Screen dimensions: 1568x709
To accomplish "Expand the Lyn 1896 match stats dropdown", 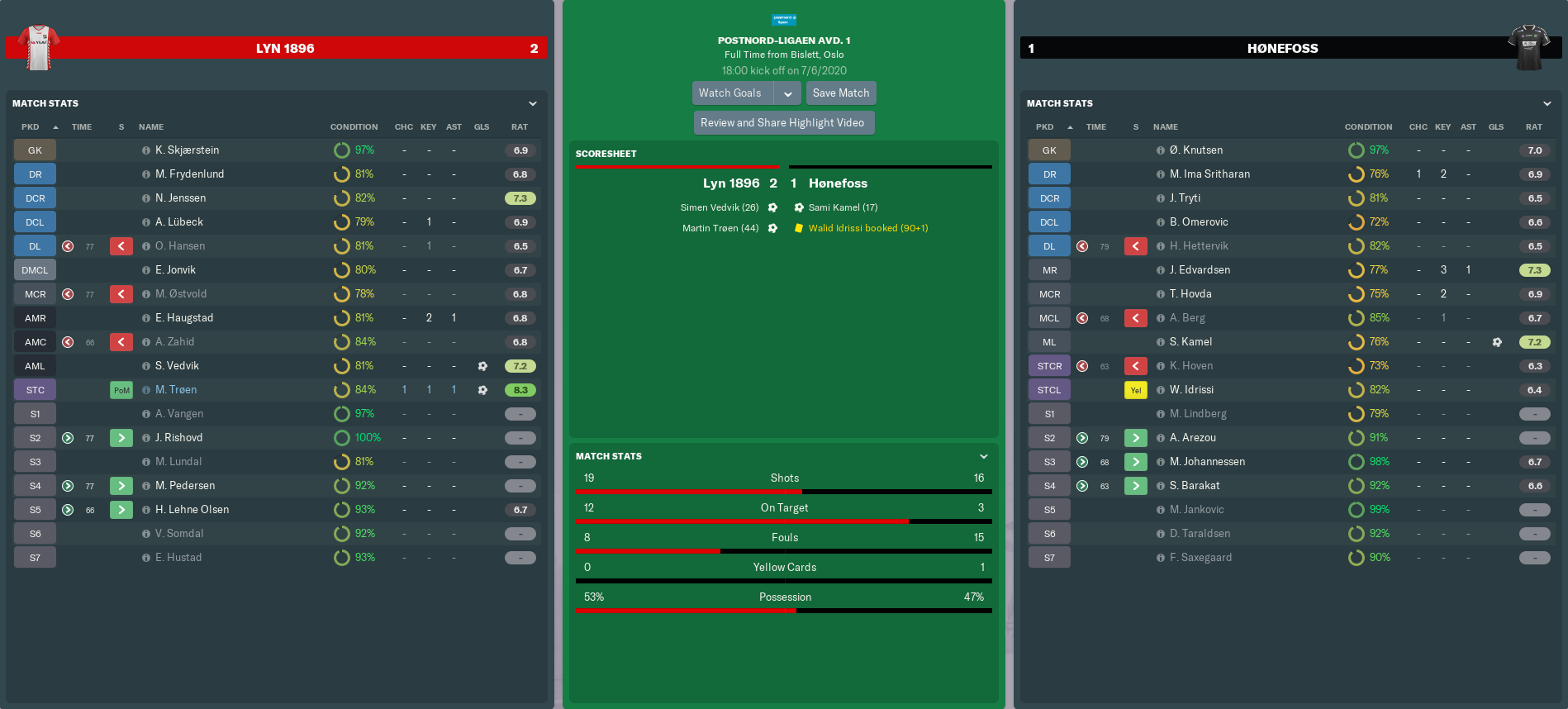I will (x=533, y=104).
